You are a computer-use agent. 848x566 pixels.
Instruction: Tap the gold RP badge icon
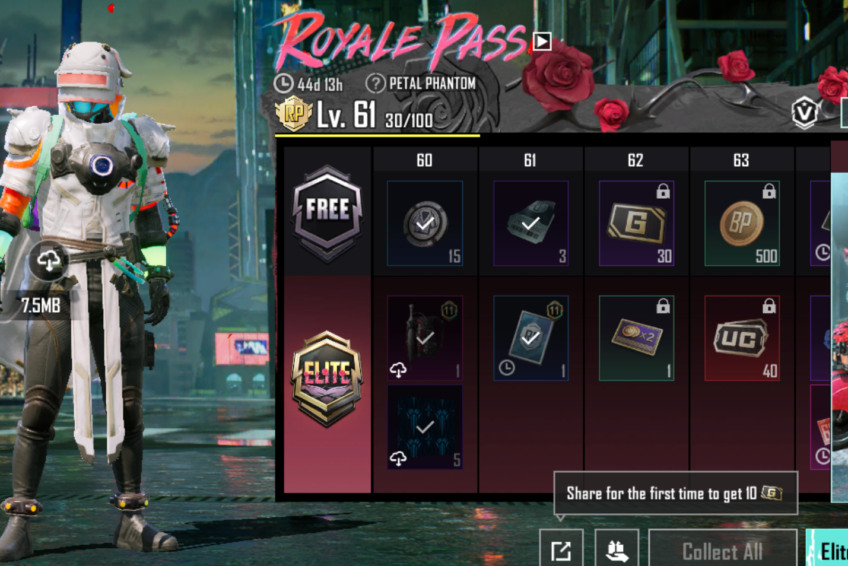[294, 115]
